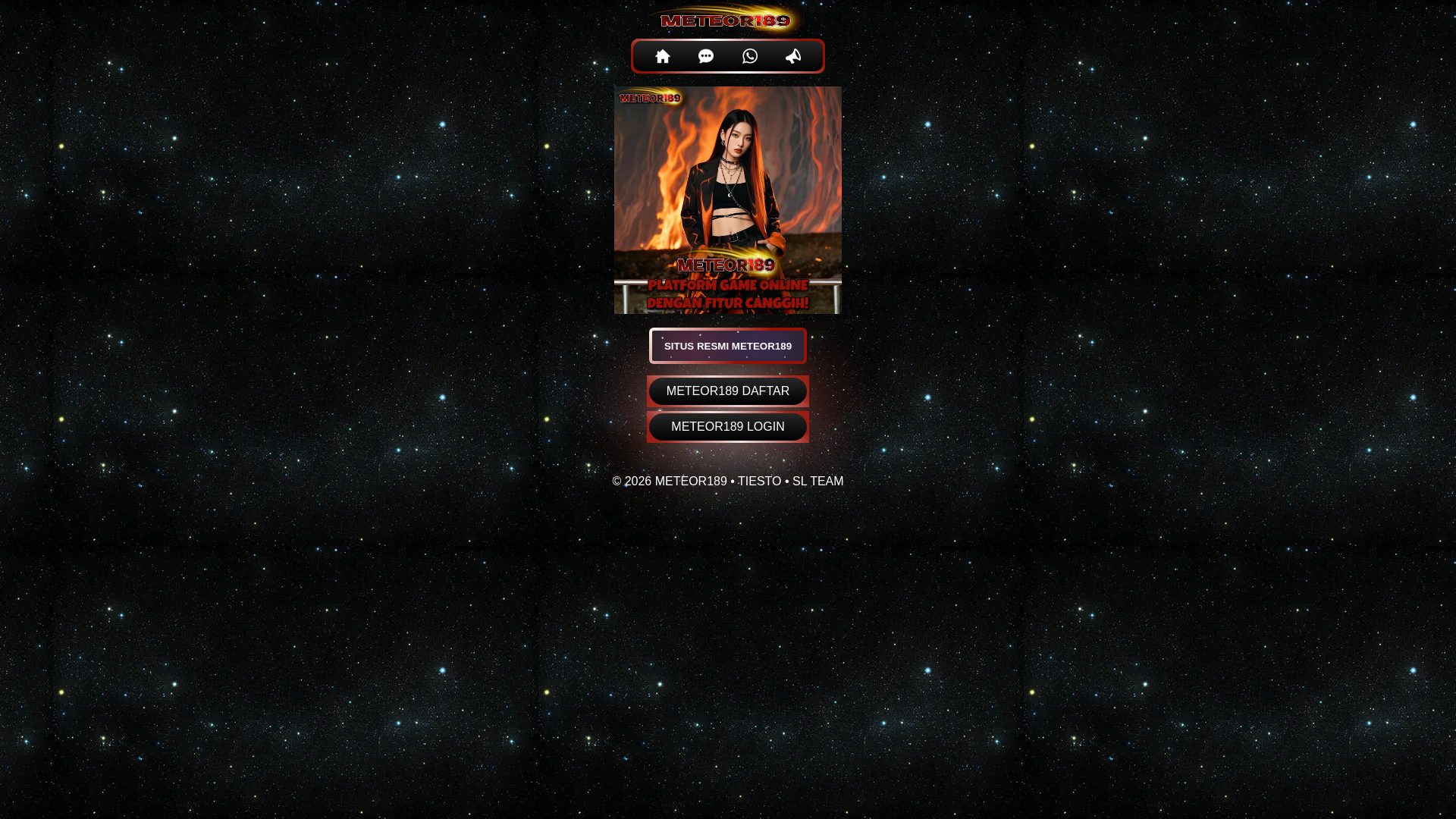Contact via the WhatsApp icon

(x=749, y=56)
